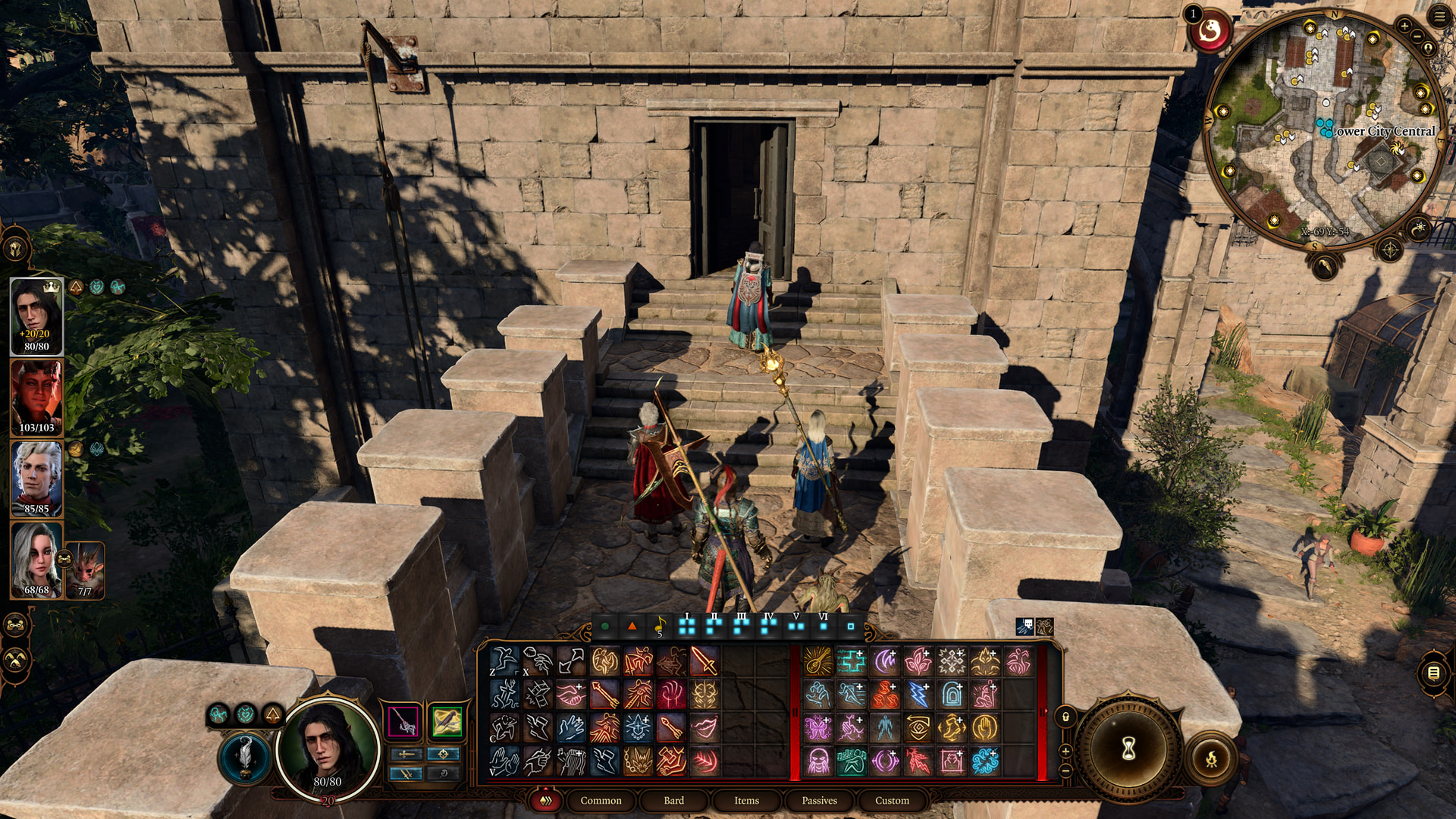
Task: Open the Bard hotbar tab
Action: pyautogui.click(x=673, y=800)
